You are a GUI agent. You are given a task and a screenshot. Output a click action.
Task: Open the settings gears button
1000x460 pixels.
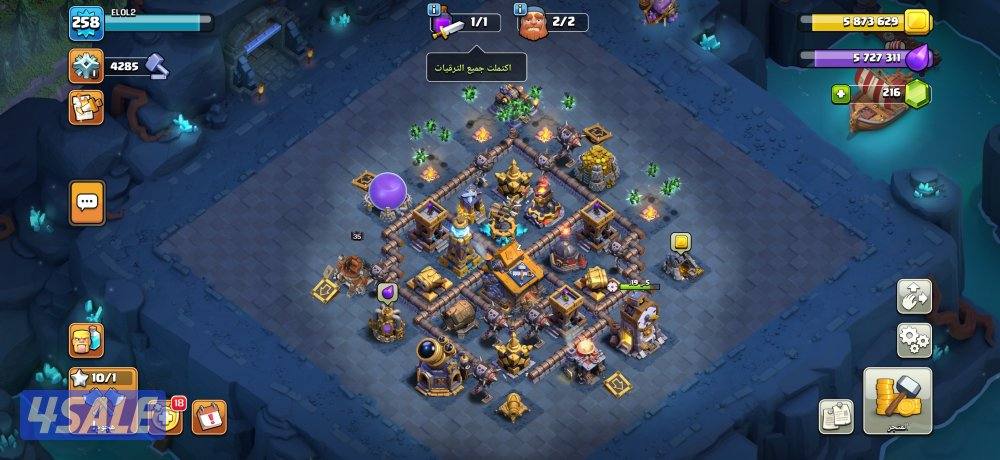click(913, 340)
